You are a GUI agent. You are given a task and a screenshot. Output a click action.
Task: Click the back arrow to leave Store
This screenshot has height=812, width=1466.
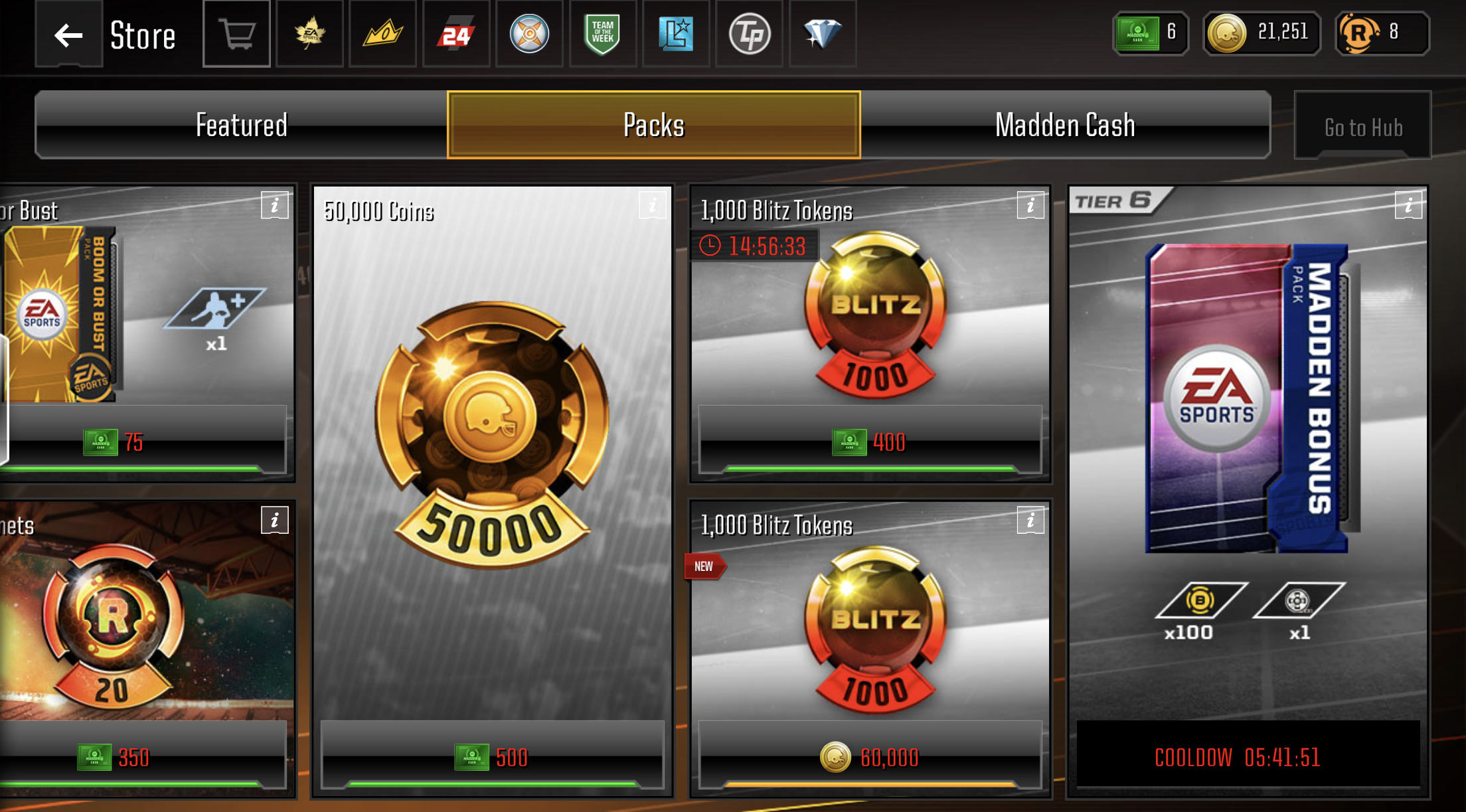67,35
